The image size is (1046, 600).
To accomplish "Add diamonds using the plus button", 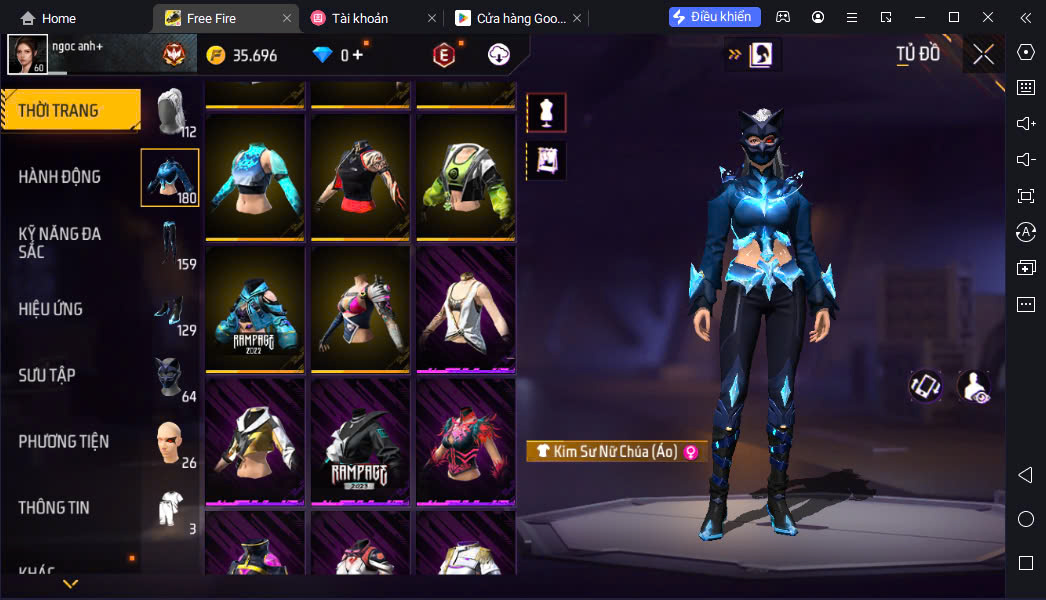I will coord(358,55).
